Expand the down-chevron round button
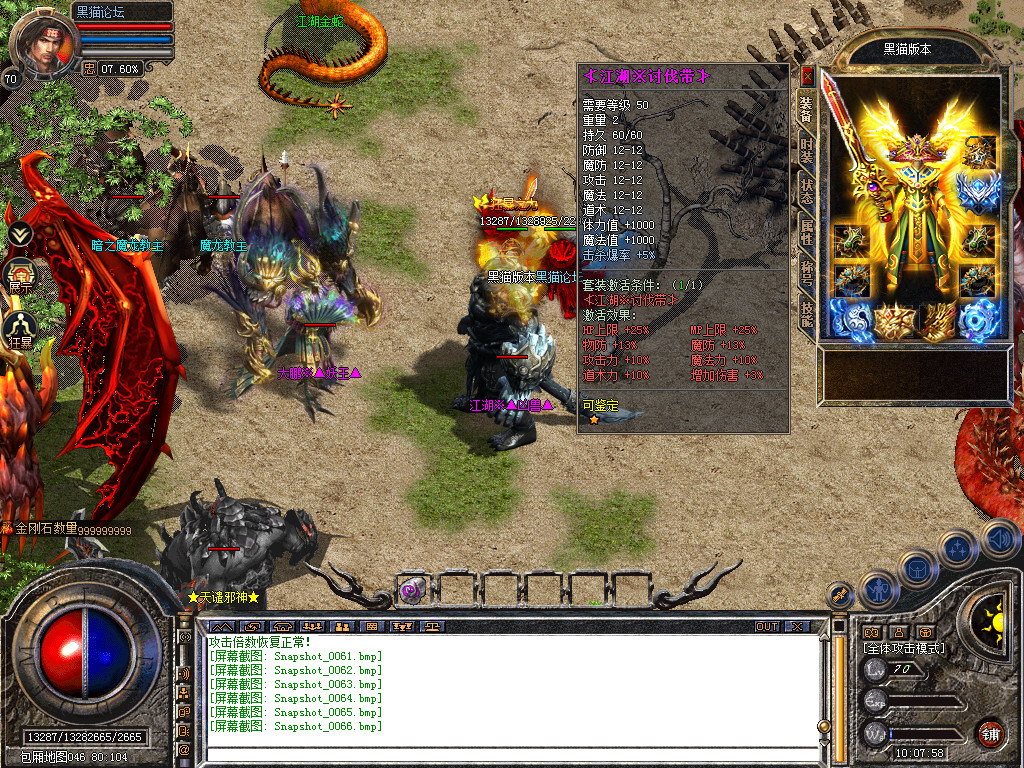 [x=20, y=234]
